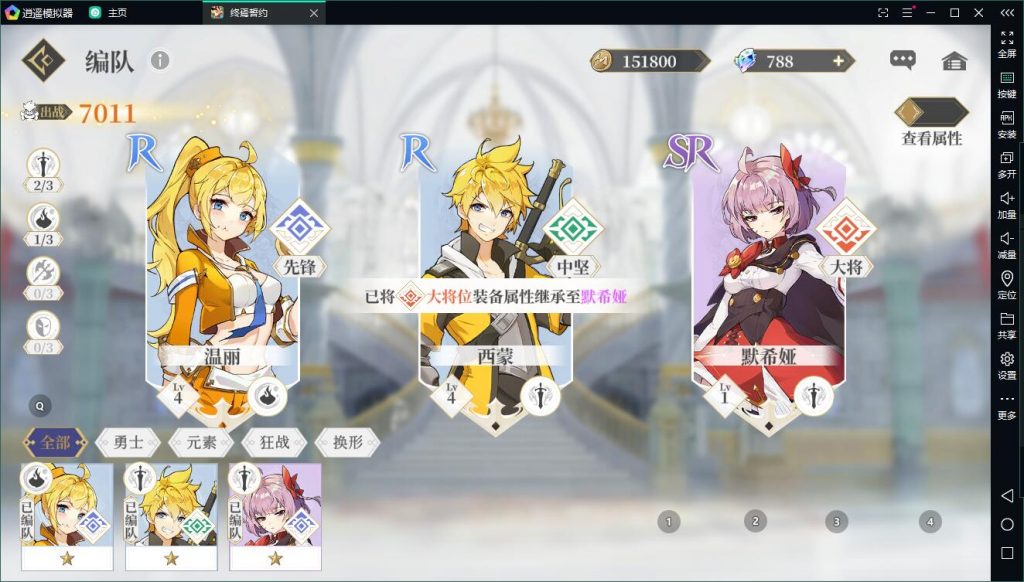Open the formation info icon
This screenshot has width=1024, height=582.
[x=160, y=61]
